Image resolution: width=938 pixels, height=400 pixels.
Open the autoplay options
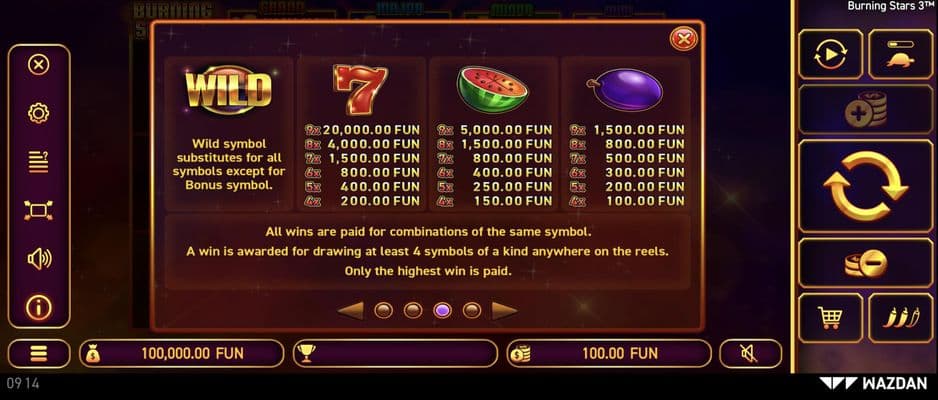[x=830, y=54]
